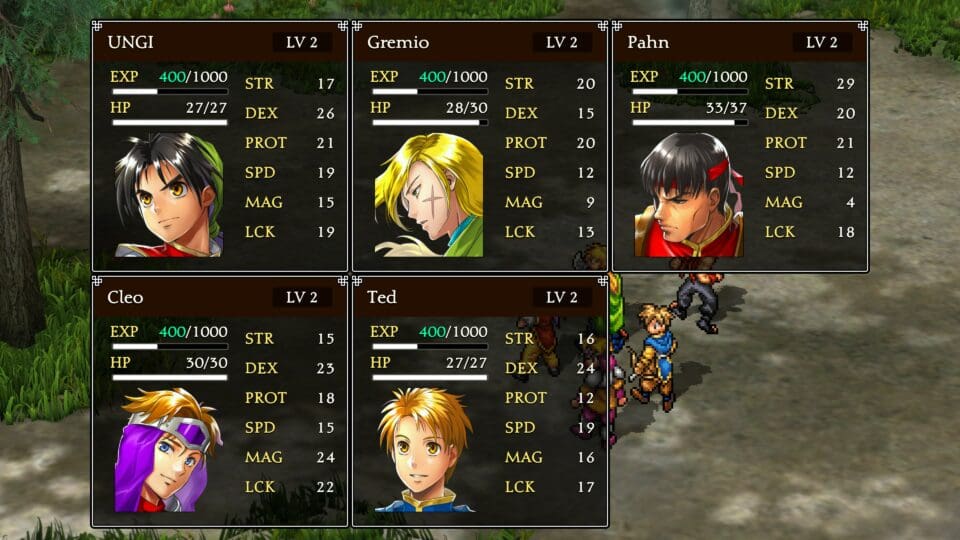Click UNGI's portrait with green bandana
This screenshot has height=540, width=960.
click(x=168, y=195)
